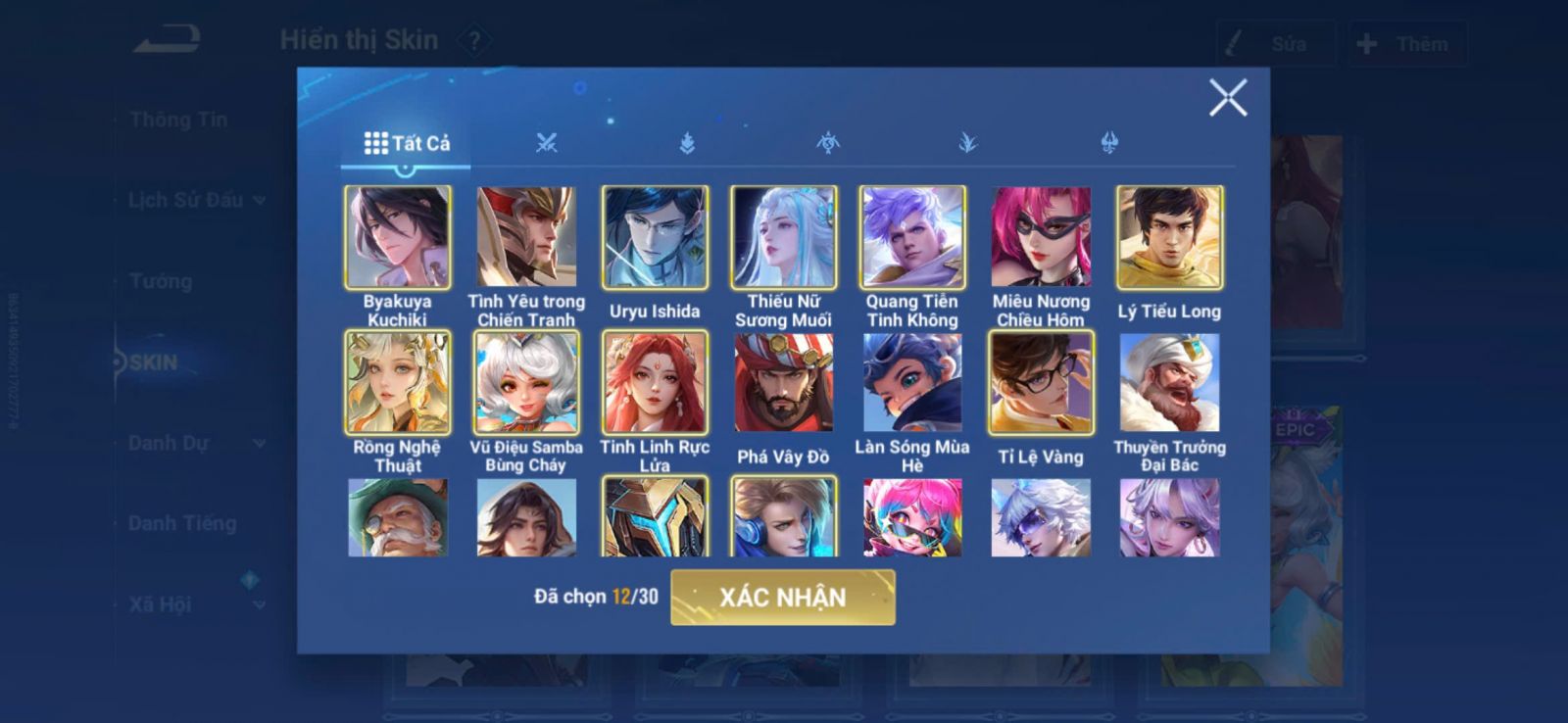Go back with the return arrow
Screen dimensions: 1568x723
pos(168,40)
